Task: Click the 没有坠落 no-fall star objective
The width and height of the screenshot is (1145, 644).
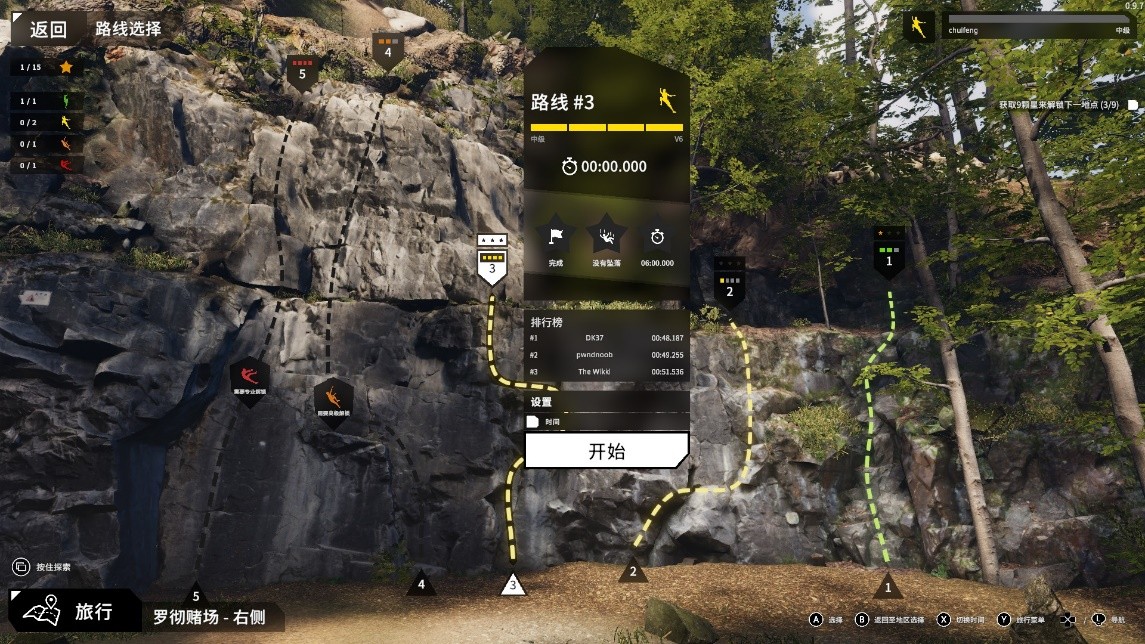Action: [606, 238]
